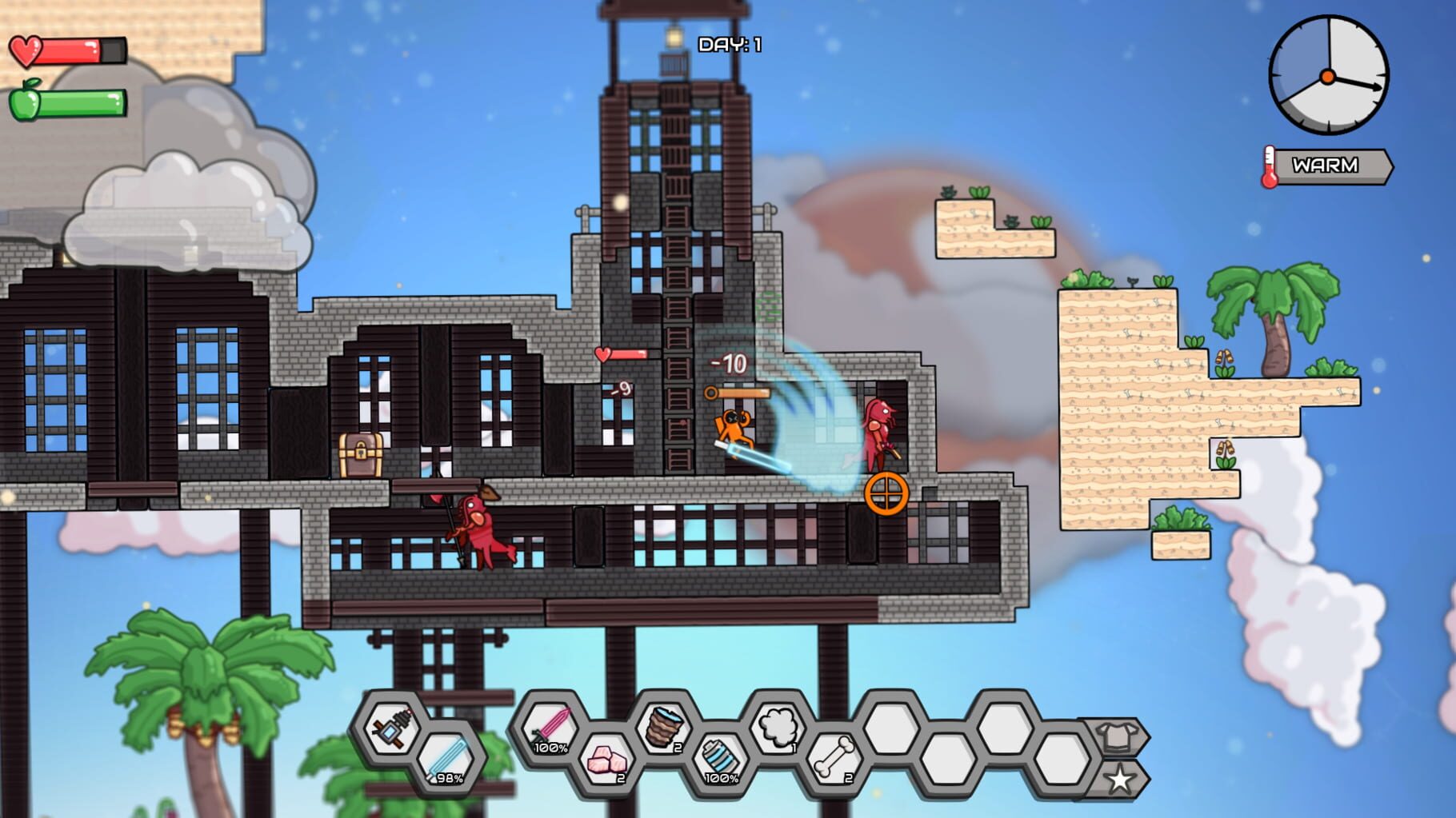The width and height of the screenshot is (1456, 818).
Task: Click the WARM status label
Action: click(x=1324, y=166)
